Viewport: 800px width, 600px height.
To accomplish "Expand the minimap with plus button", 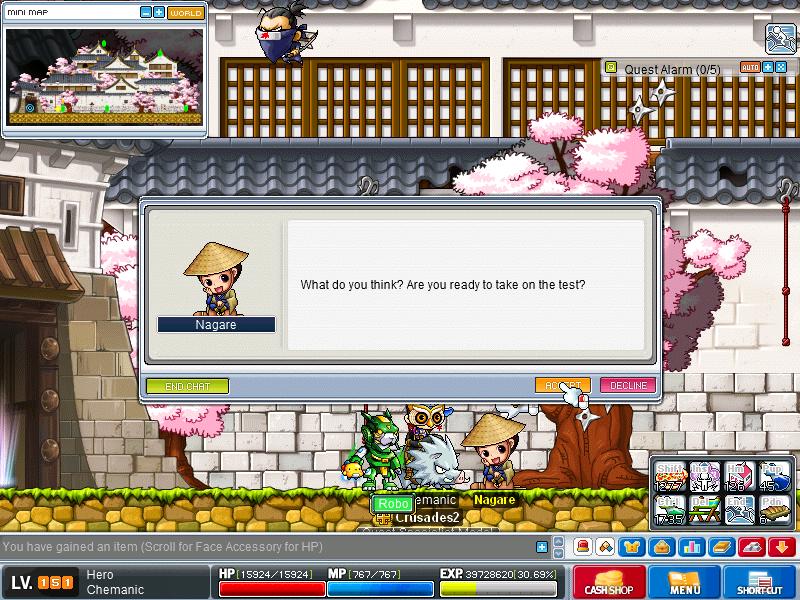I will [158, 13].
